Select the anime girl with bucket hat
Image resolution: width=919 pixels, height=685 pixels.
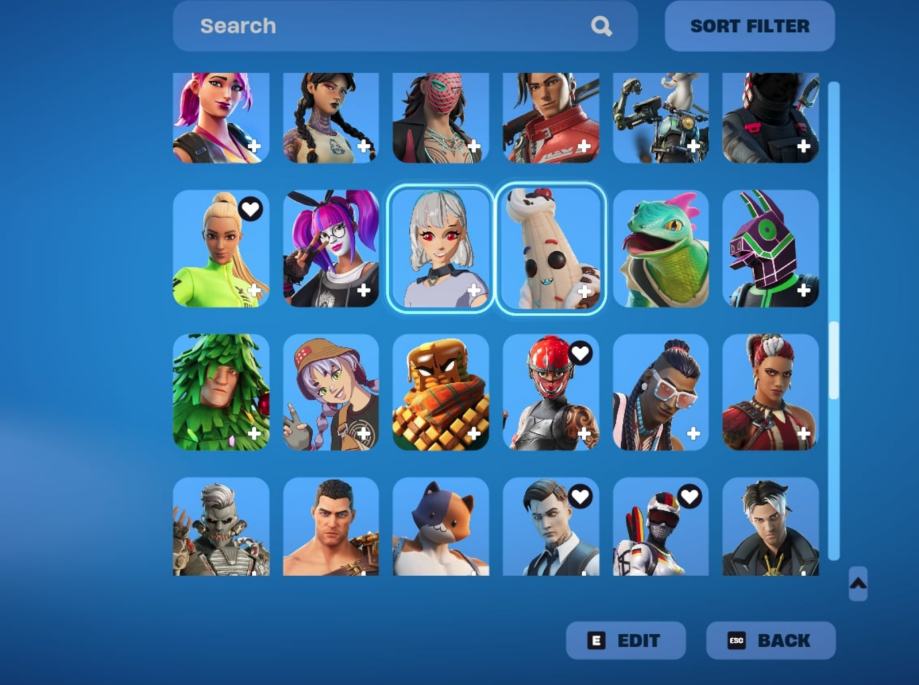(x=331, y=392)
